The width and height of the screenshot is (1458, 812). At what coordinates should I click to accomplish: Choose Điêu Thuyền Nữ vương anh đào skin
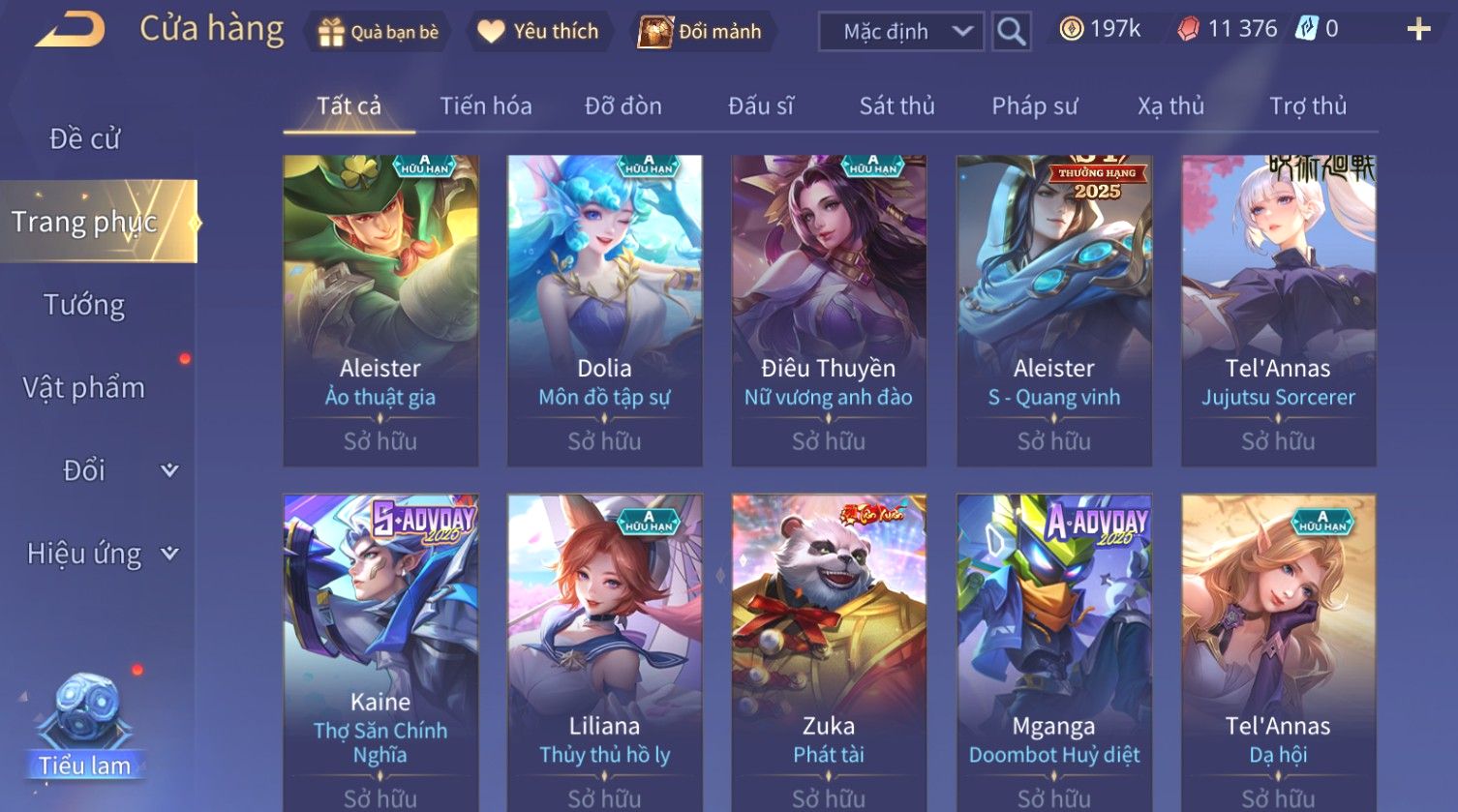click(829, 310)
